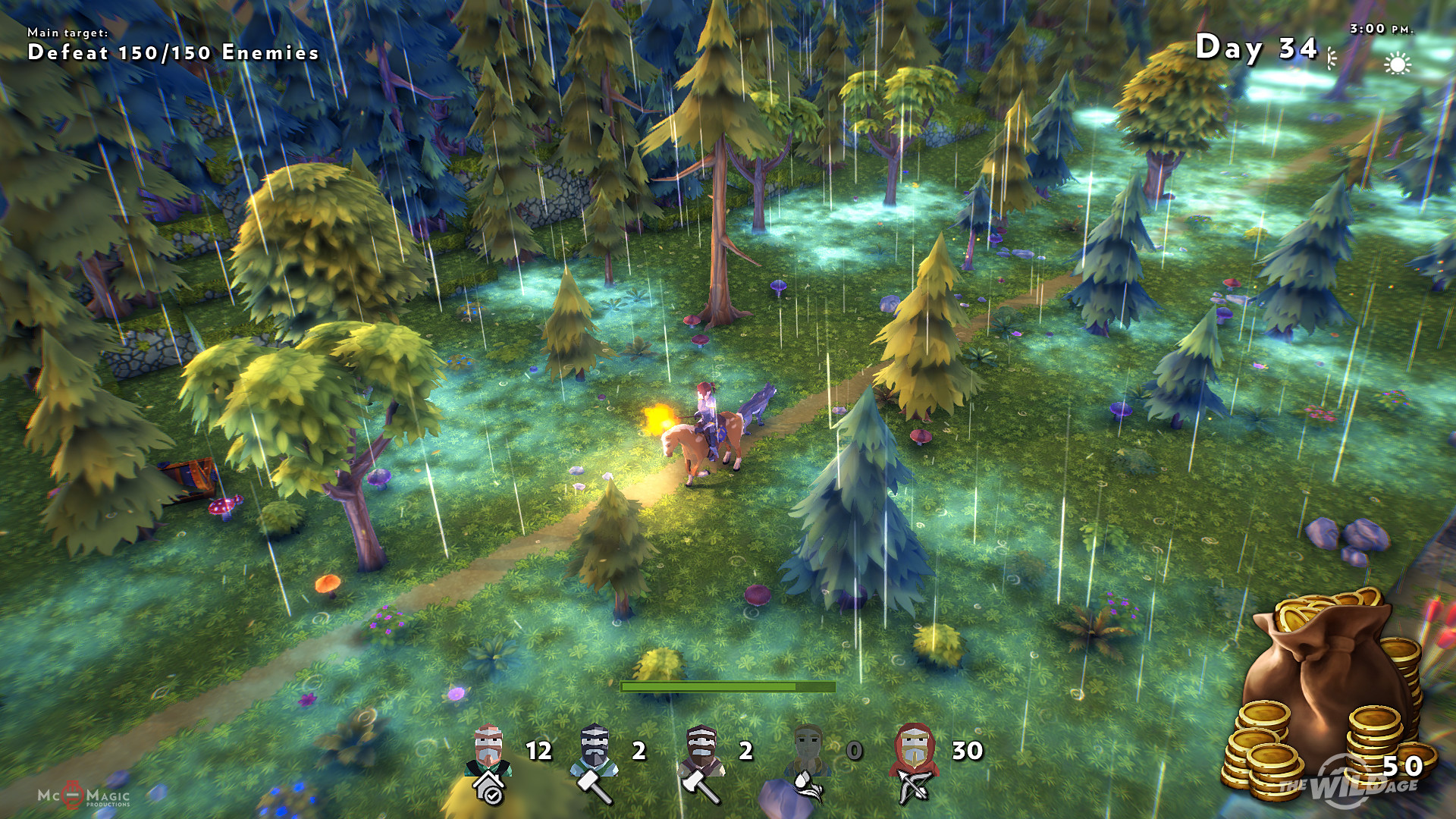This screenshot has height=819, width=1456.
Task: Click the Main target objective tracker
Action: (173, 45)
